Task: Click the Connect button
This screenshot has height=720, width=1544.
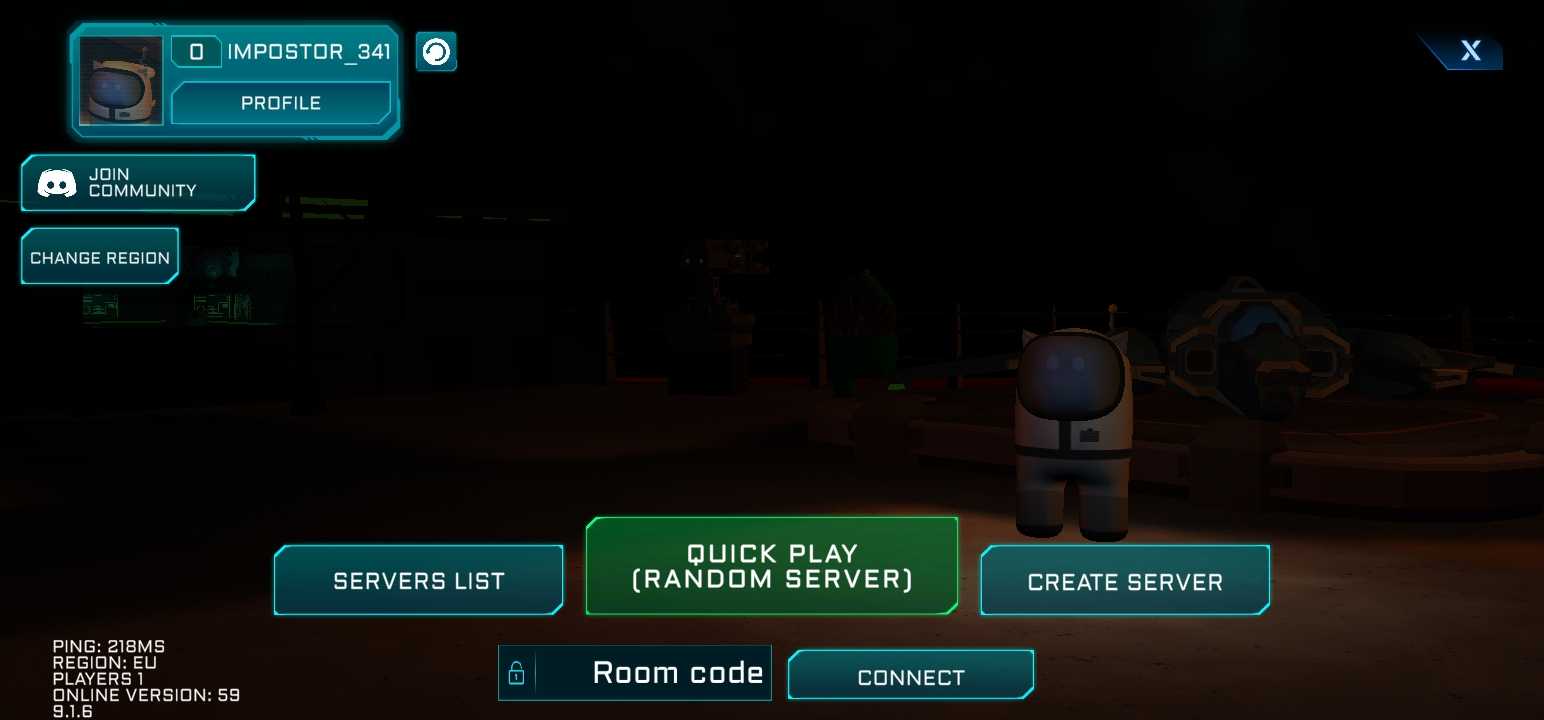Action: 911,676
